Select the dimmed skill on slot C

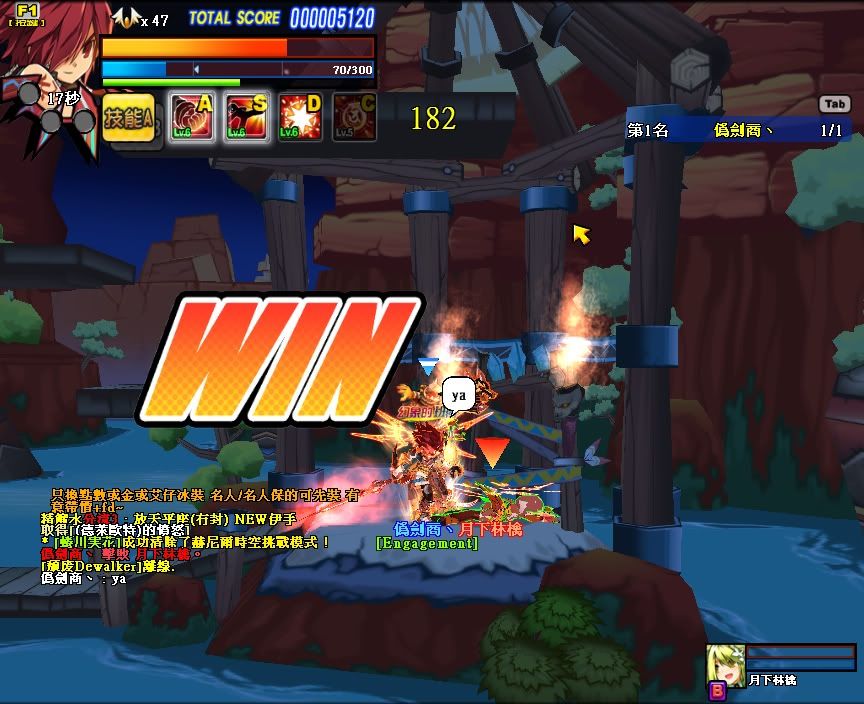(354, 118)
